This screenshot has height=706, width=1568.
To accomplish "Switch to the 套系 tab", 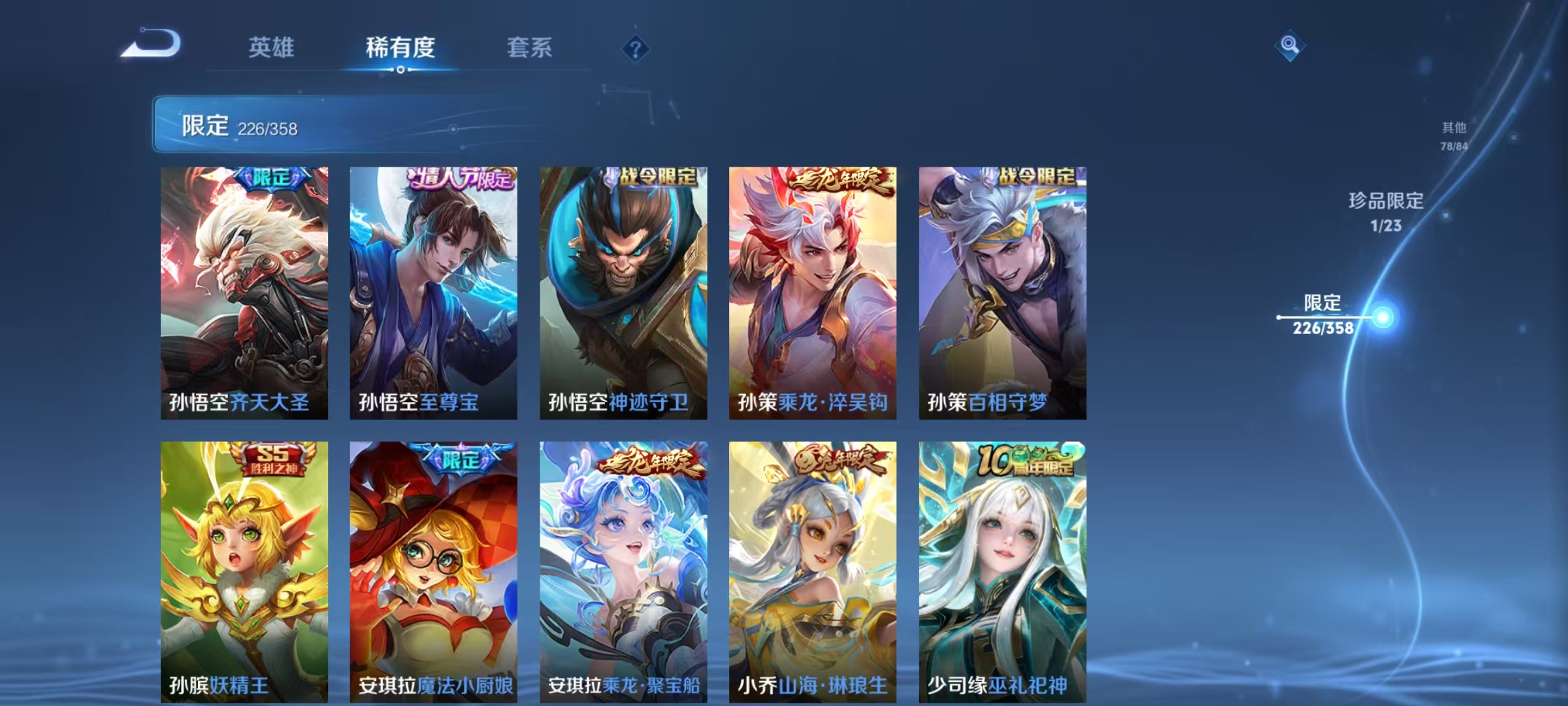I will click(x=530, y=47).
